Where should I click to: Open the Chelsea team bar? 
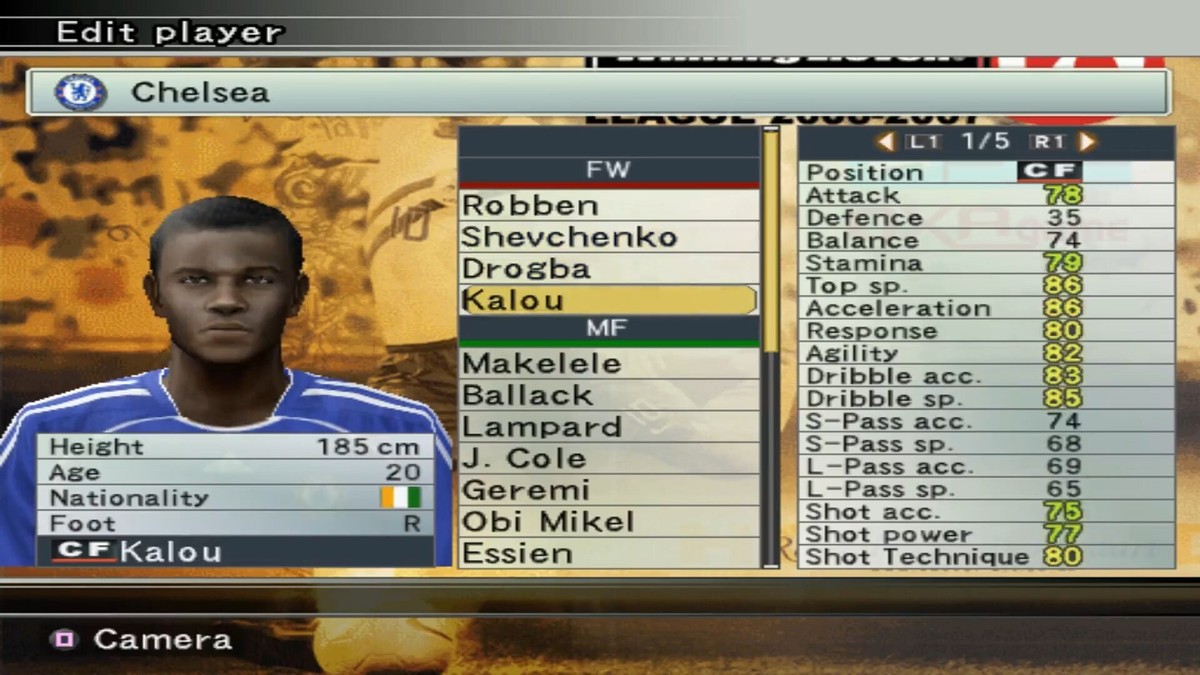[597, 93]
